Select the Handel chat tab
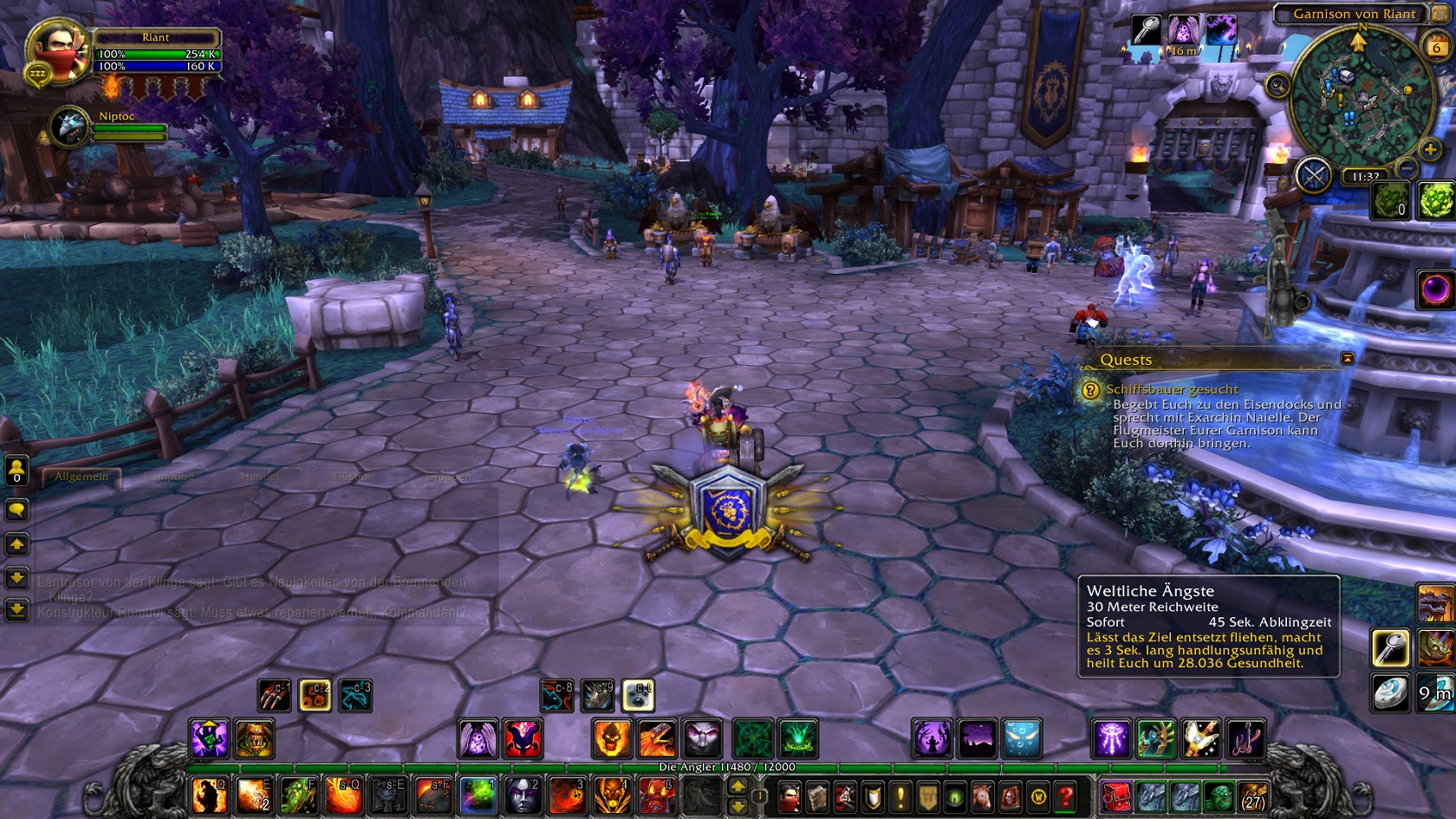 click(x=260, y=477)
